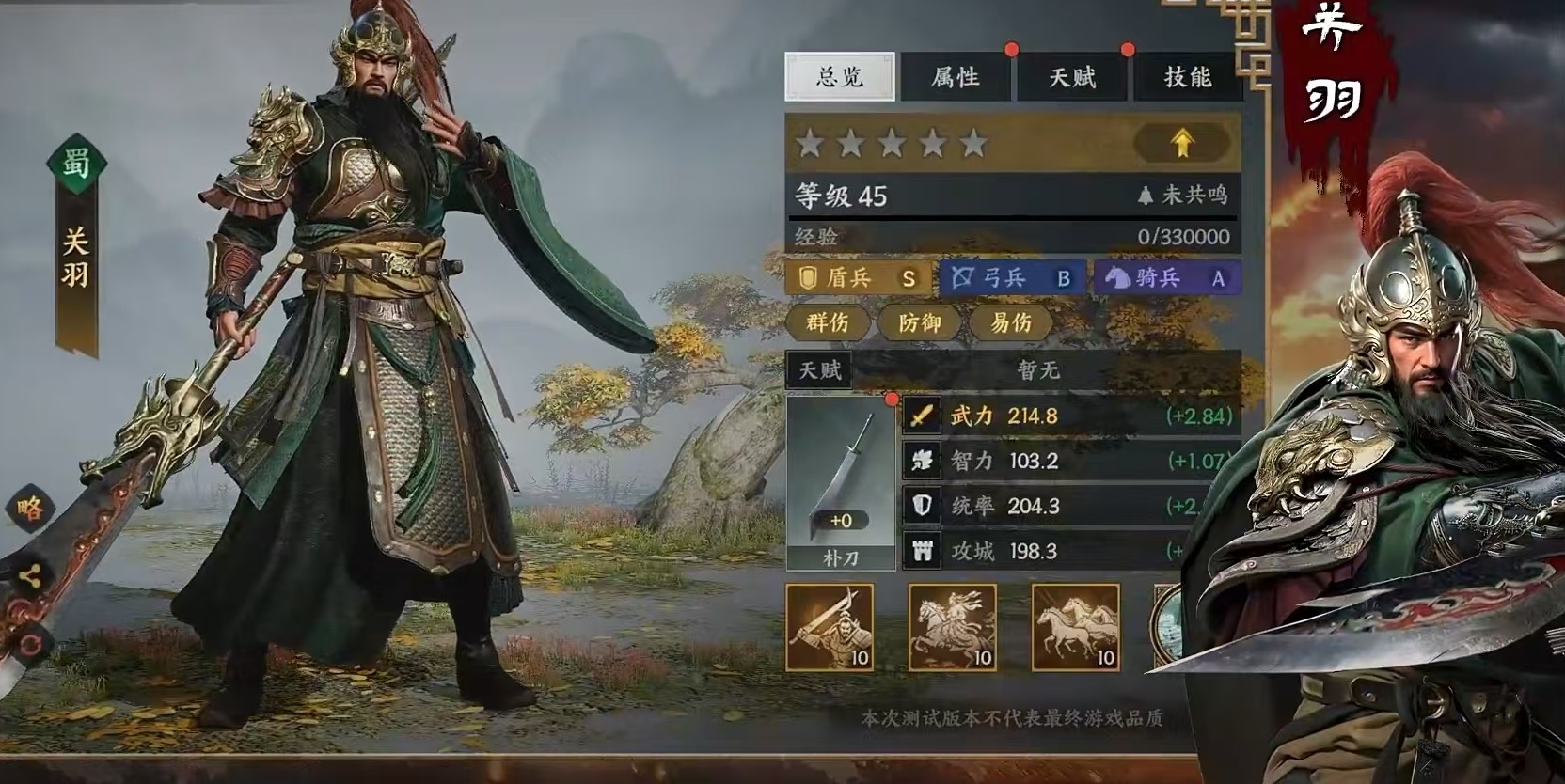Open the 属性 attributes tab
Image resolution: width=1565 pixels, height=784 pixels.
(x=957, y=77)
